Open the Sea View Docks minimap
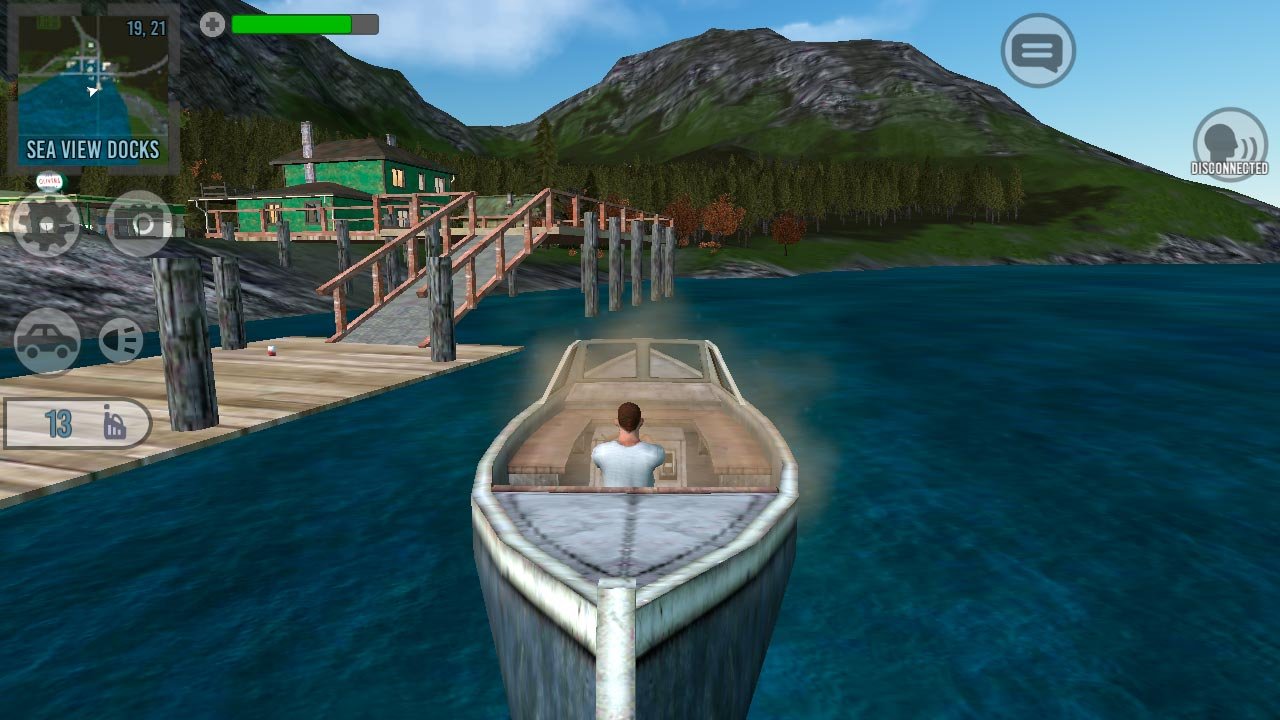 tap(93, 88)
